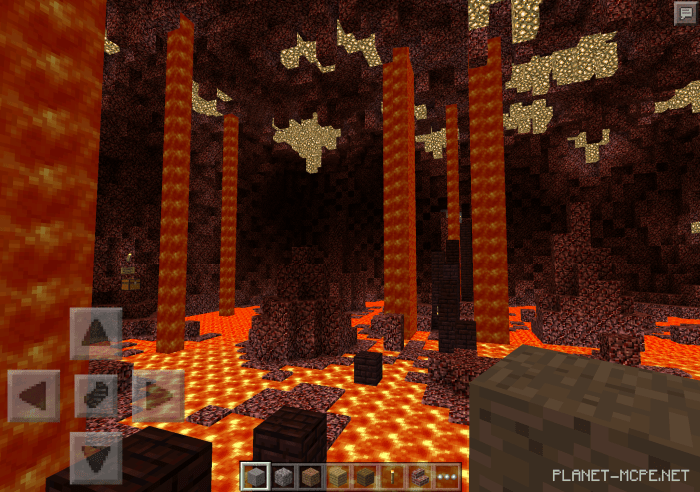Select the smooth stone block hotbar slot
This screenshot has height=492, width=700.
click(255, 477)
